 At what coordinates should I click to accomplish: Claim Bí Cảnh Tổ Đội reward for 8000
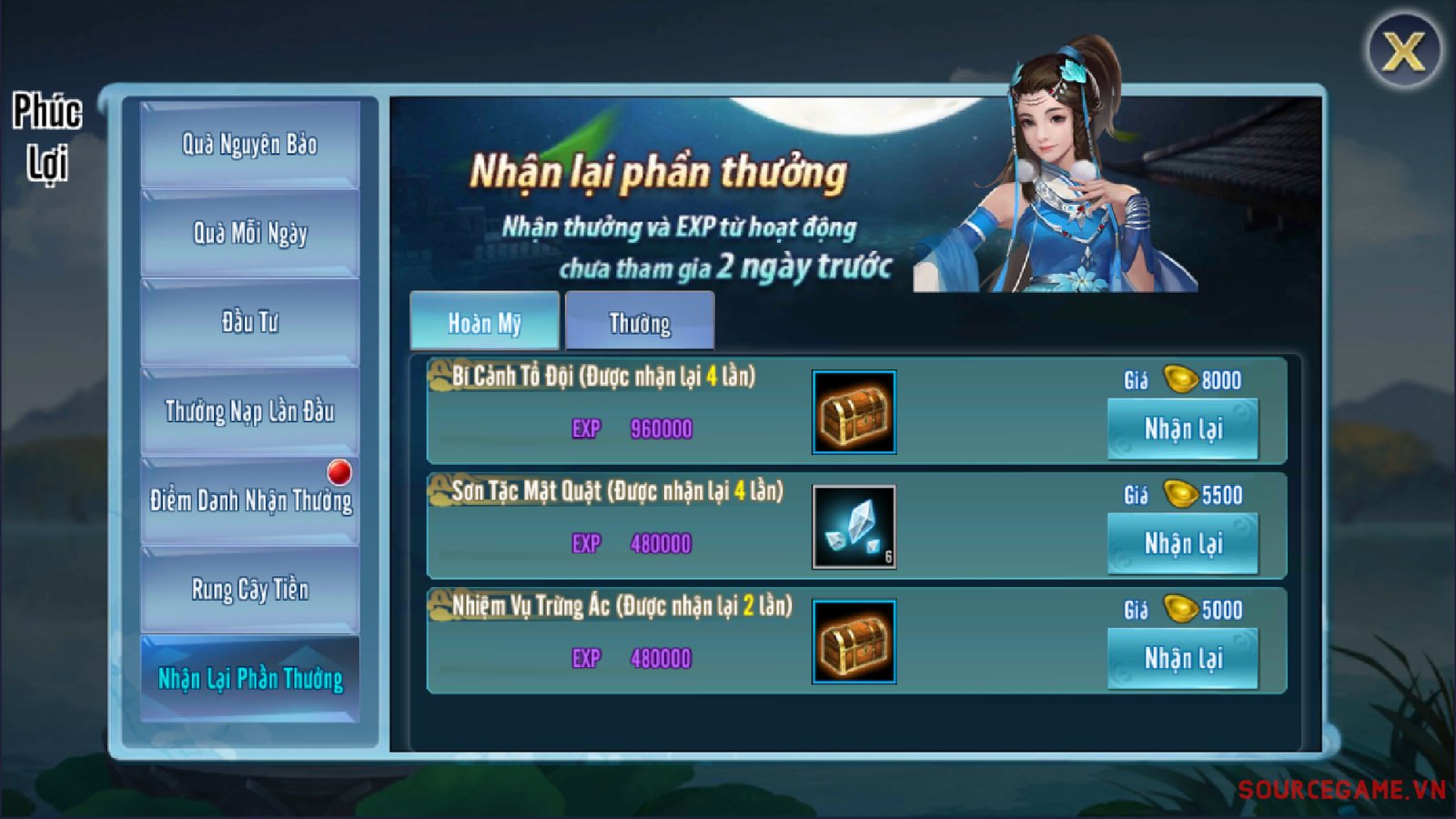1183,429
